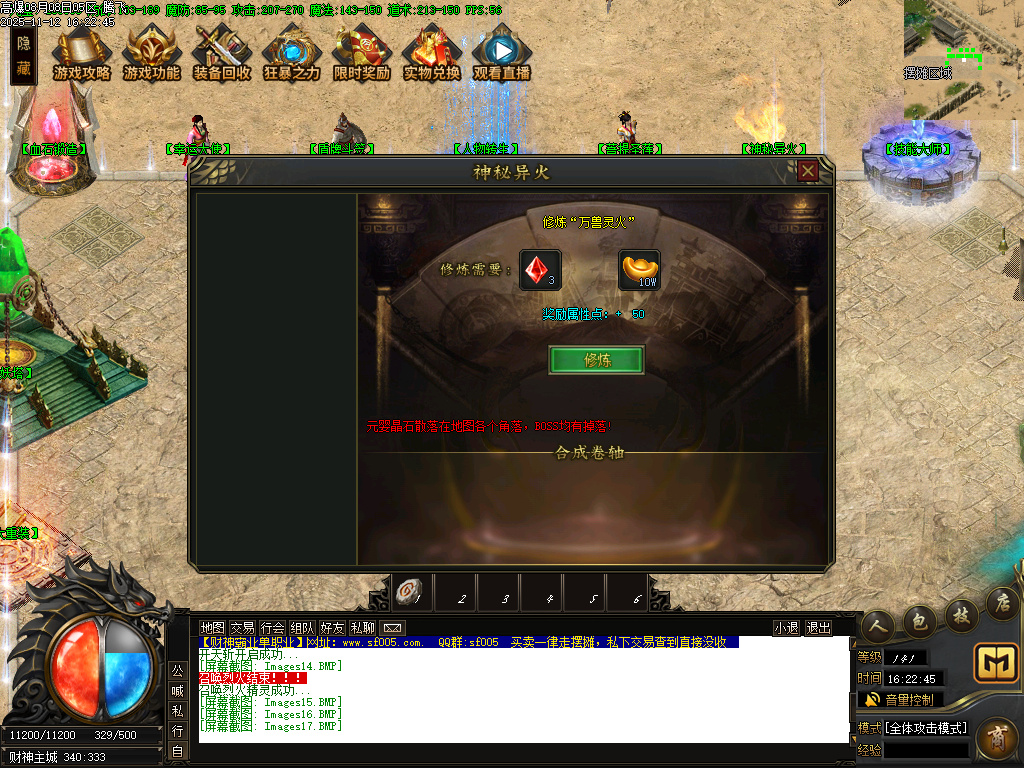Open the 好友 friends button
This screenshot has height=768, width=1024.
pyautogui.click(x=332, y=628)
